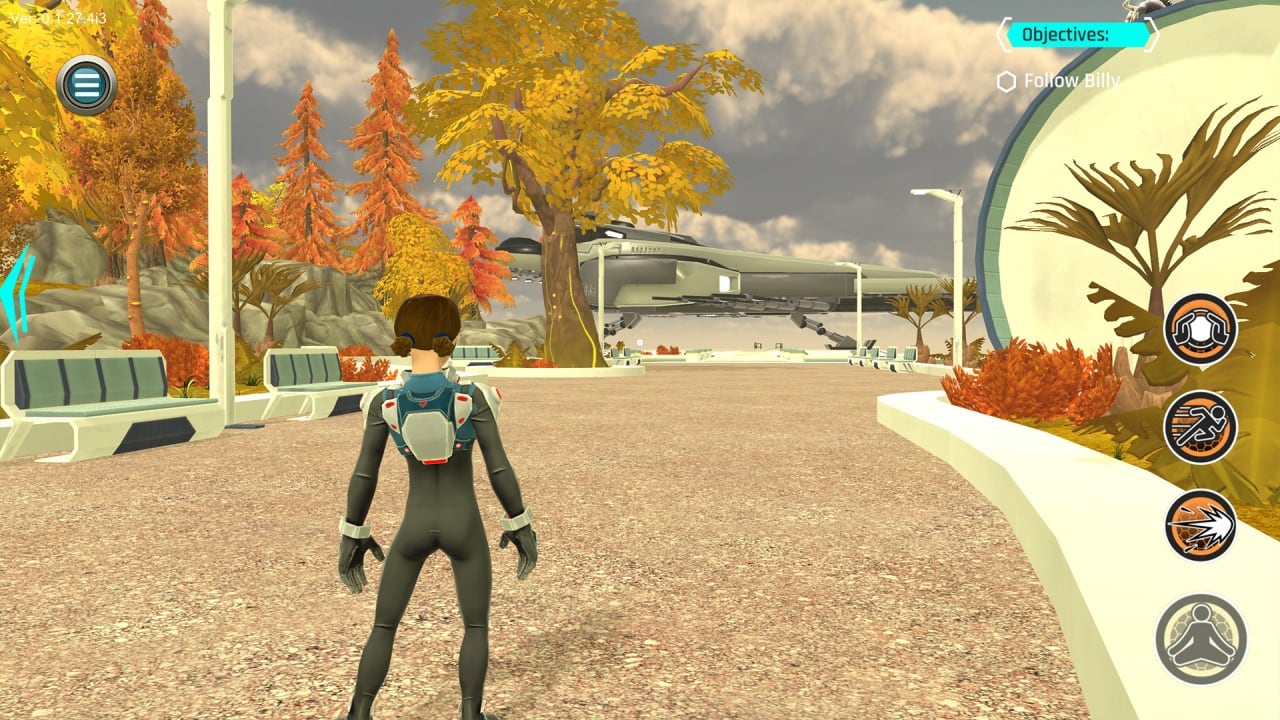Expand the cyan arrow side panel

(x=17, y=294)
